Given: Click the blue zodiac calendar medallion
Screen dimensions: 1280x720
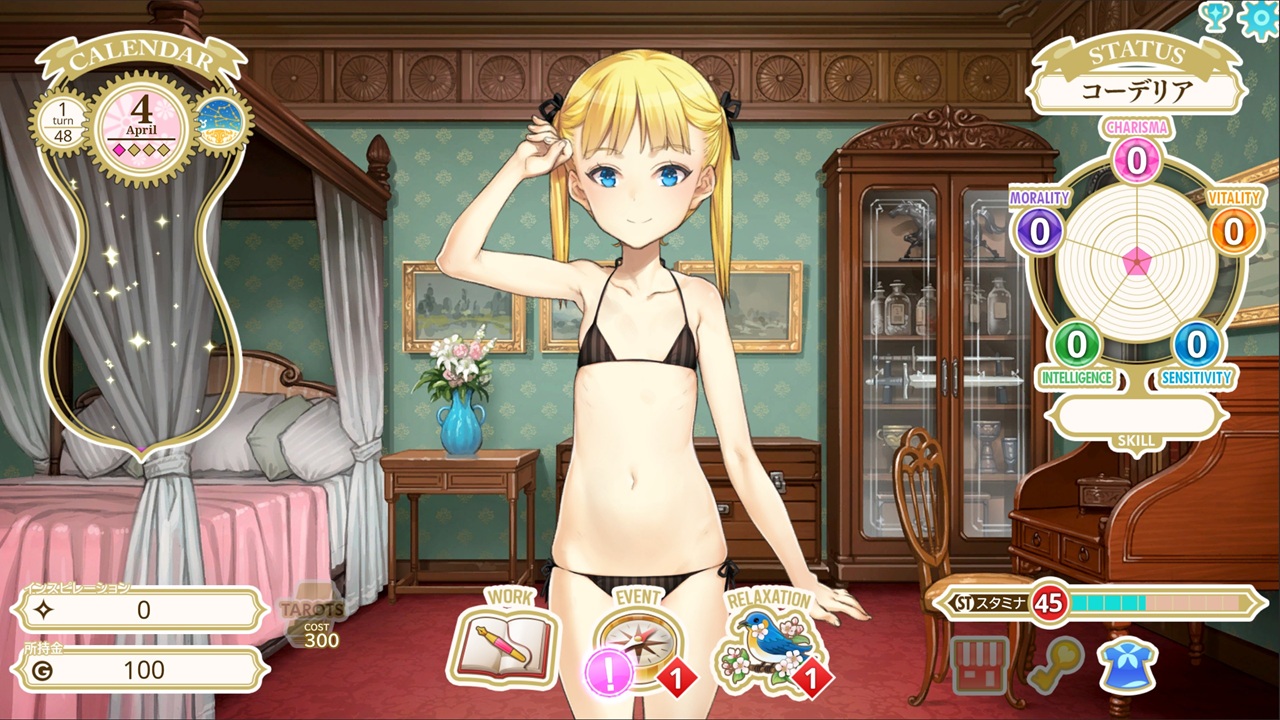Looking at the screenshot, I should click(220, 127).
